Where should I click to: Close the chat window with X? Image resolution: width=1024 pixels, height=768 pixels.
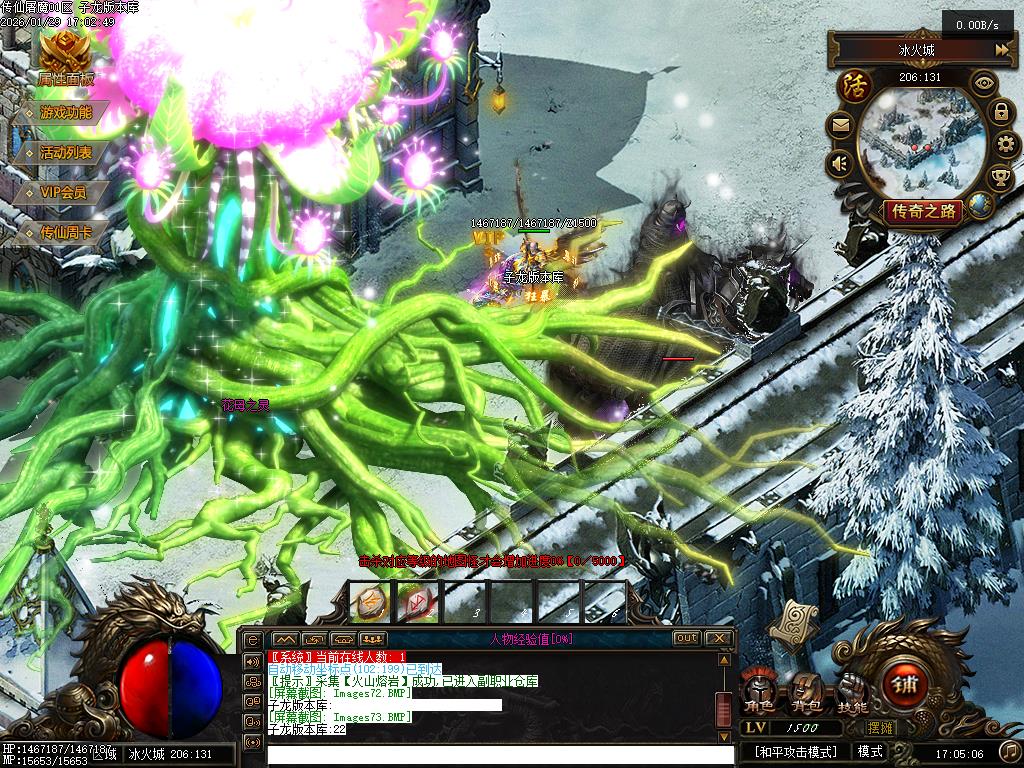[x=719, y=638]
